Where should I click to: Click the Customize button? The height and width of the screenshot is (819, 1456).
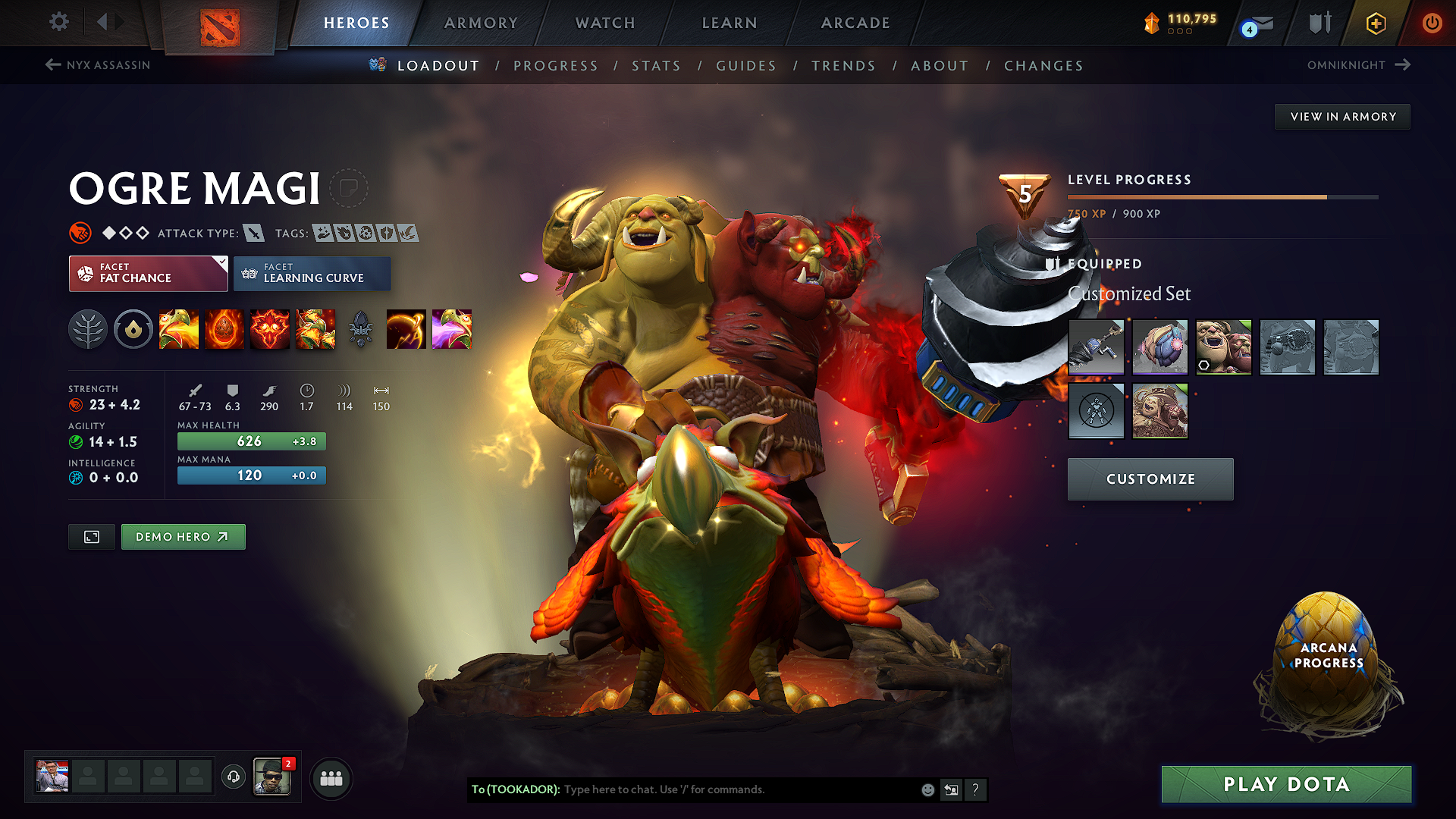coord(1150,479)
